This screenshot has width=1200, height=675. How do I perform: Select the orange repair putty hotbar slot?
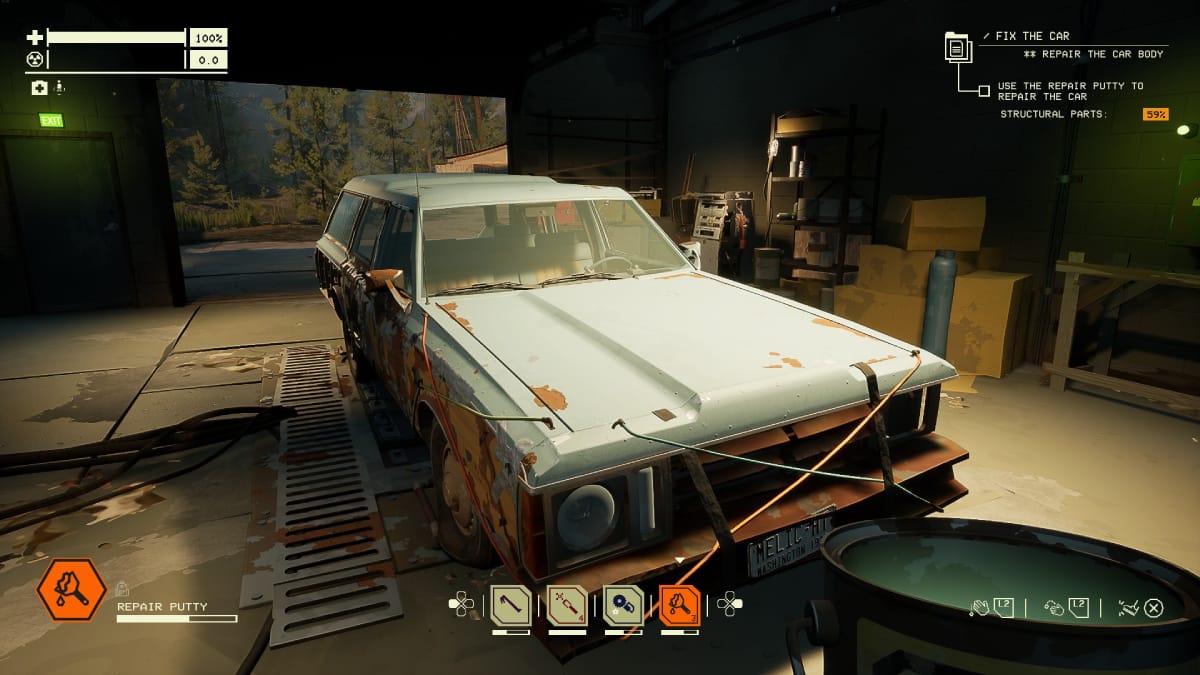(680, 606)
